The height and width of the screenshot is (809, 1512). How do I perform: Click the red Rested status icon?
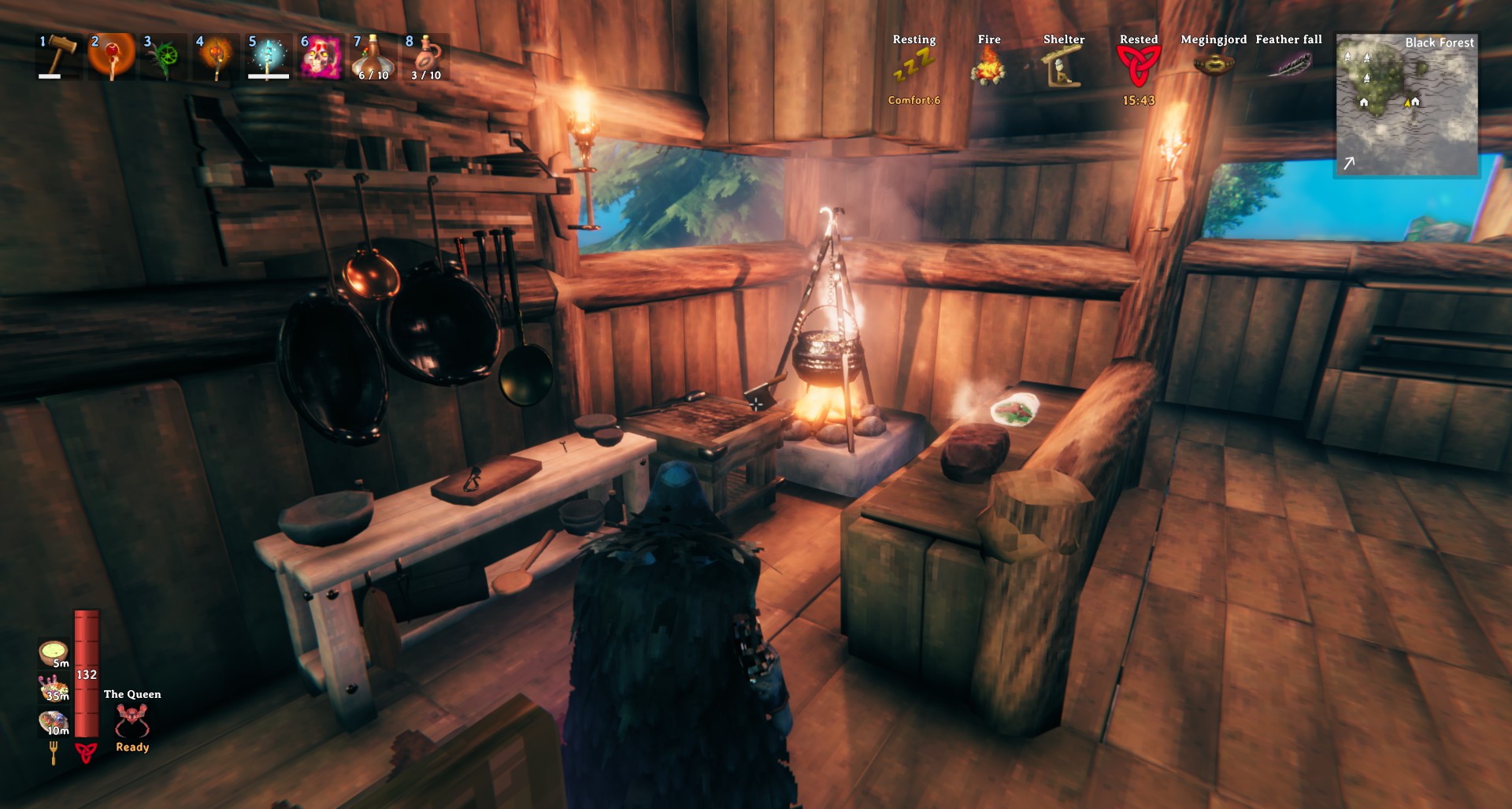point(1138,65)
